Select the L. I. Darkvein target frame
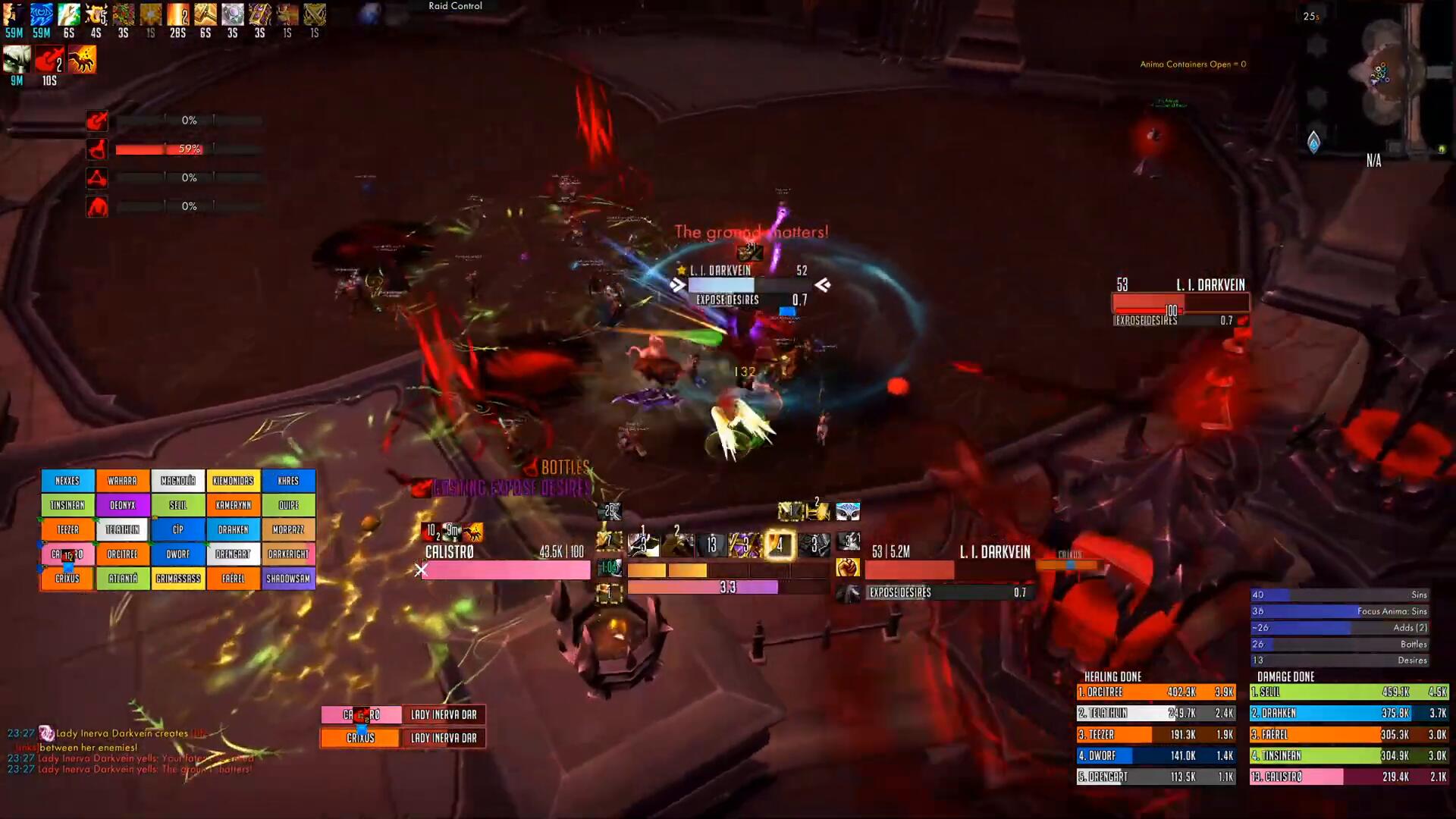Screen dimensions: 1456x819 click(x=948, y=570)
